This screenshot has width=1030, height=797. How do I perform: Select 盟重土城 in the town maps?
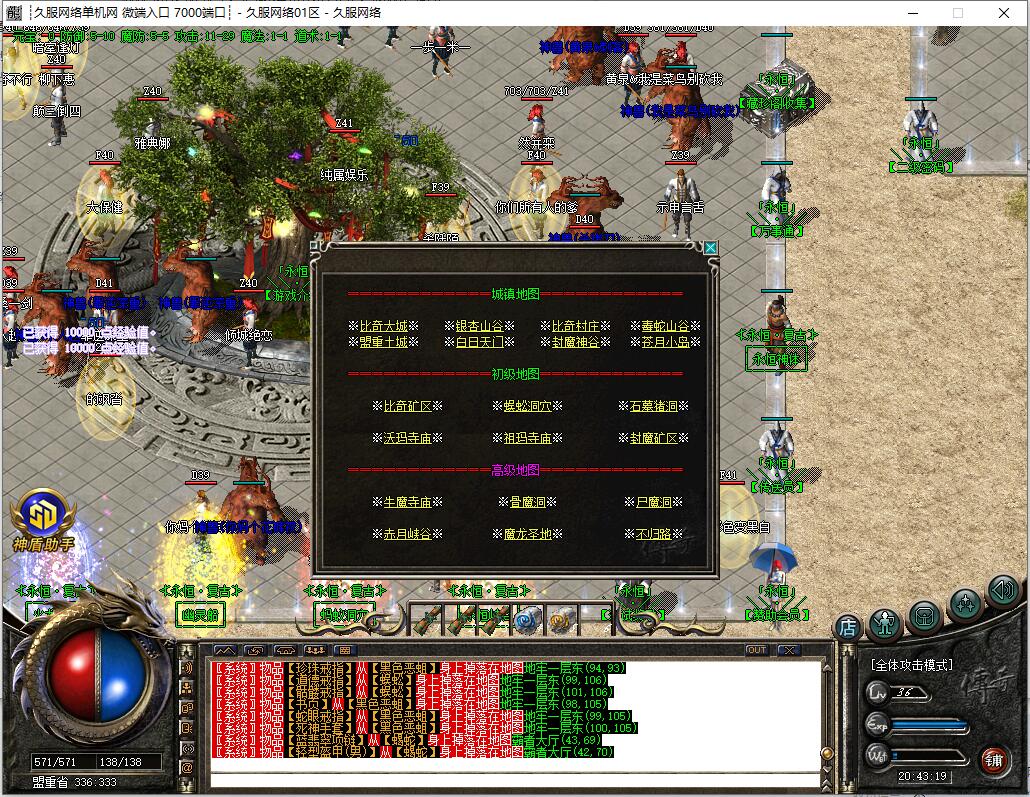(384, 342)
